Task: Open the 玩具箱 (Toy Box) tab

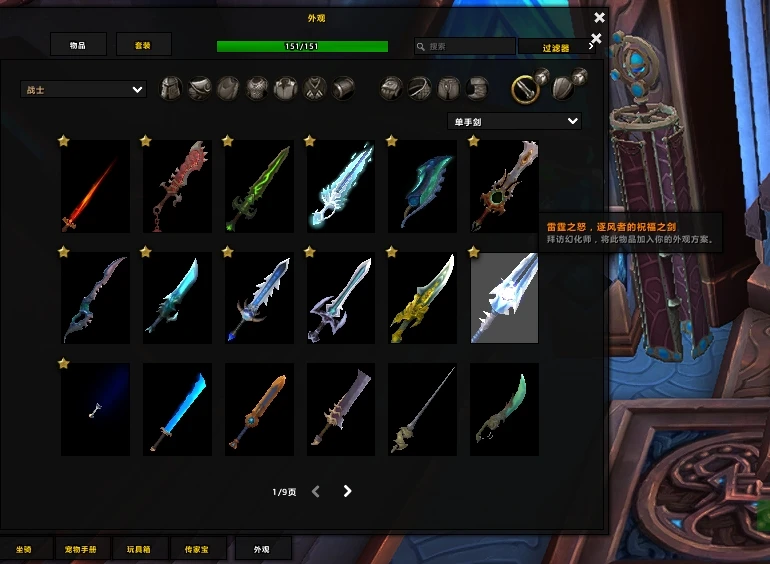Action: [141, 549]
